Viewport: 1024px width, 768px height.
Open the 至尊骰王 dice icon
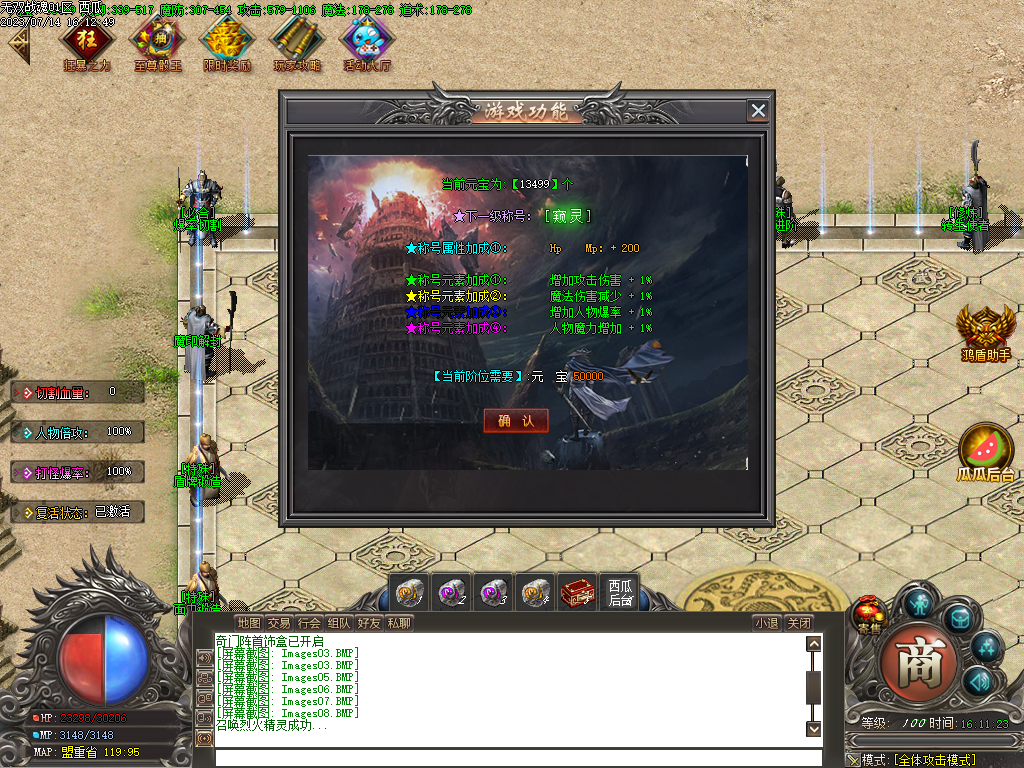[x=157, y=39]
